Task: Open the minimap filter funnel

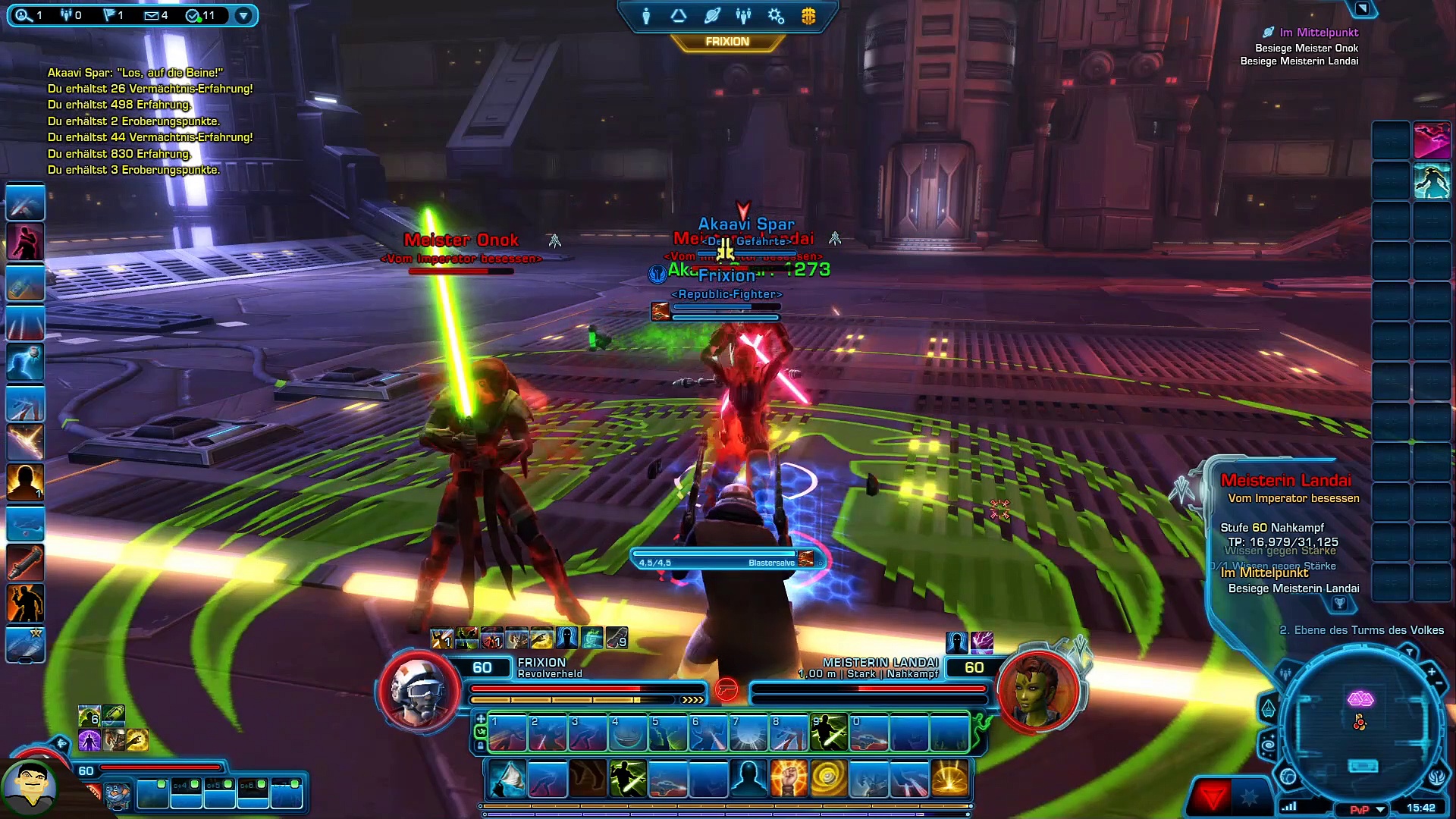Action: (1409, 652)
